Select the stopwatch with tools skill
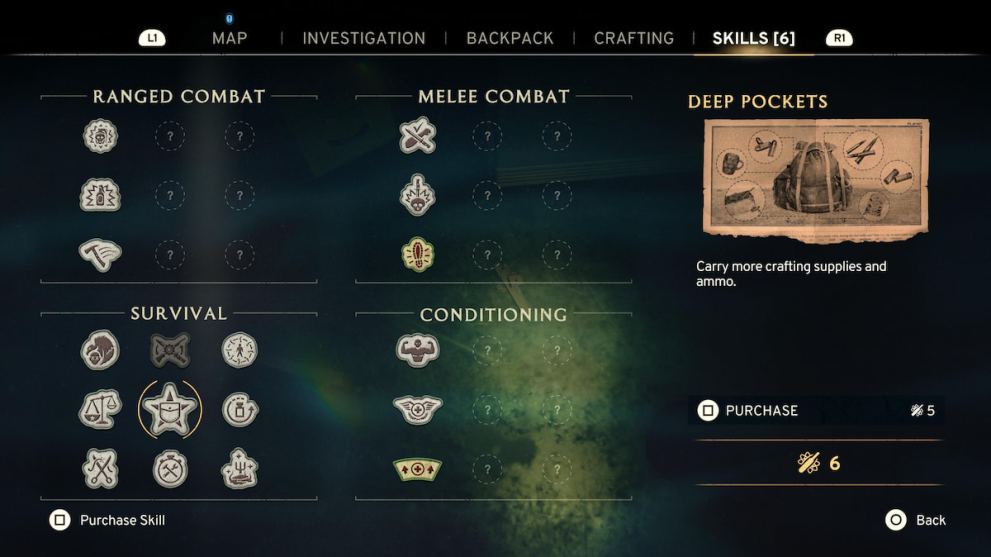 tap(170, 468)
